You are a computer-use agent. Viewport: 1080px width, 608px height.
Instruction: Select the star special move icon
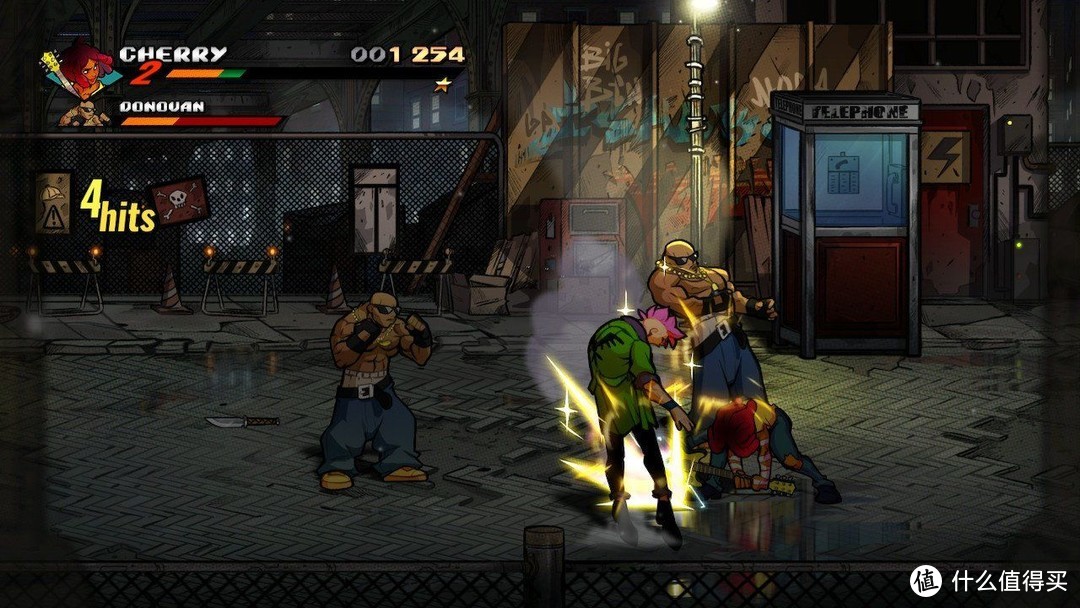(442, 85)
